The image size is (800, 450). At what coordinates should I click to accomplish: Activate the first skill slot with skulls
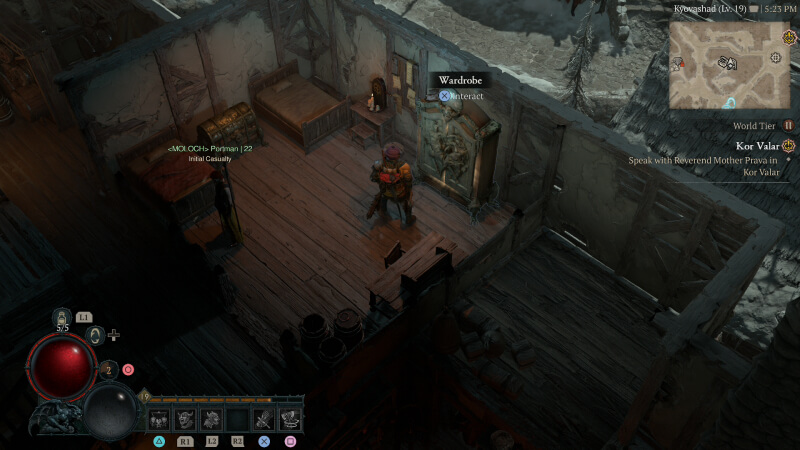160,419
